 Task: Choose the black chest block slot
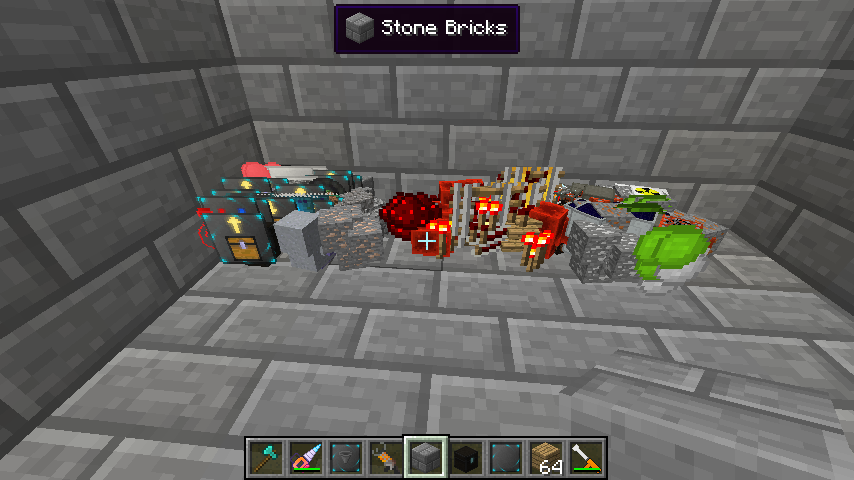(x=466, y=457)
